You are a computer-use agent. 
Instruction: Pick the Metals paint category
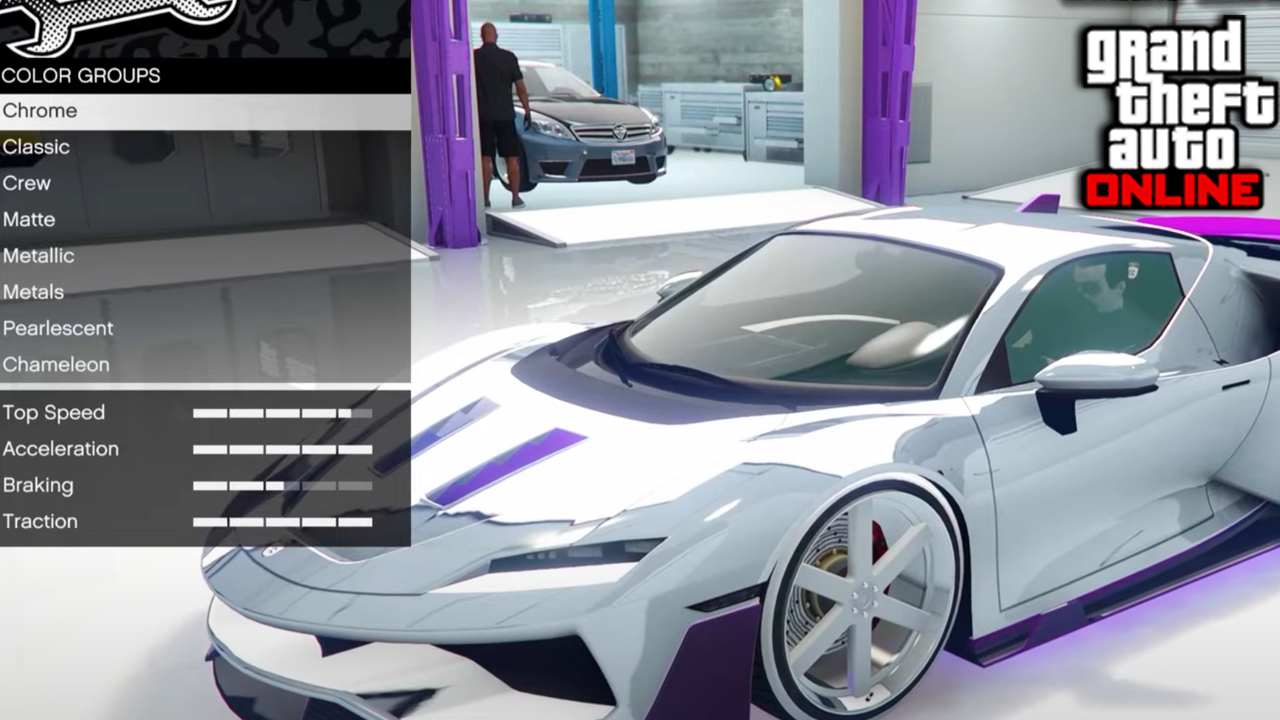[x=34, y=292]
